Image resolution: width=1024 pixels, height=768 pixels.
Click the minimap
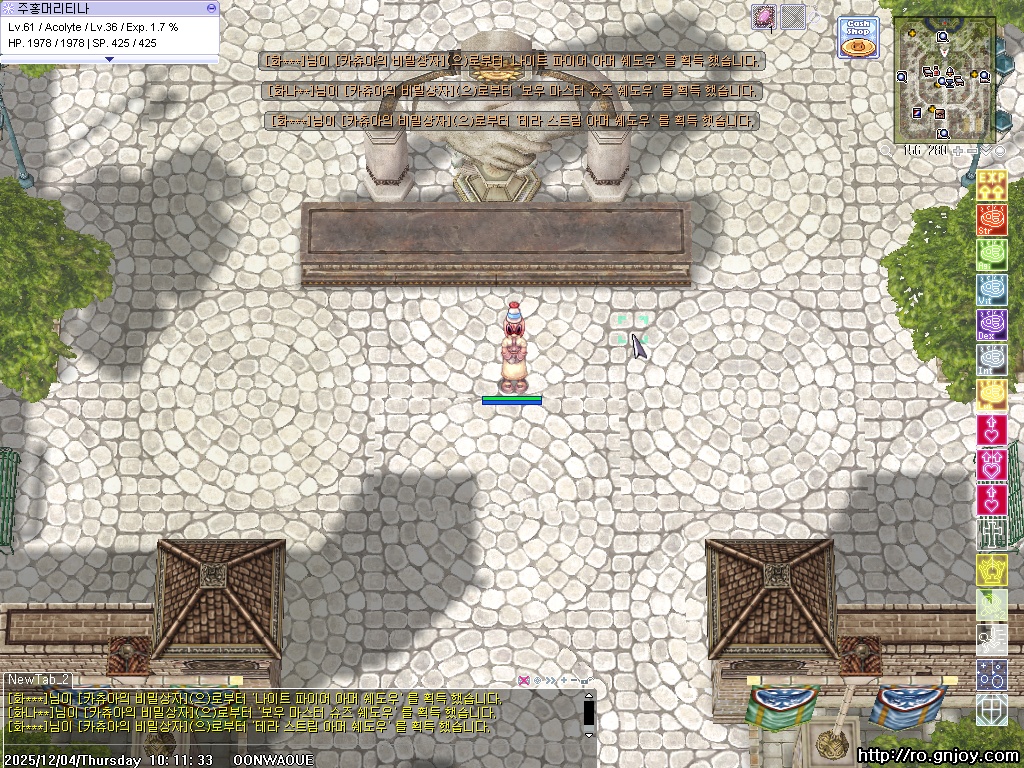943,80
